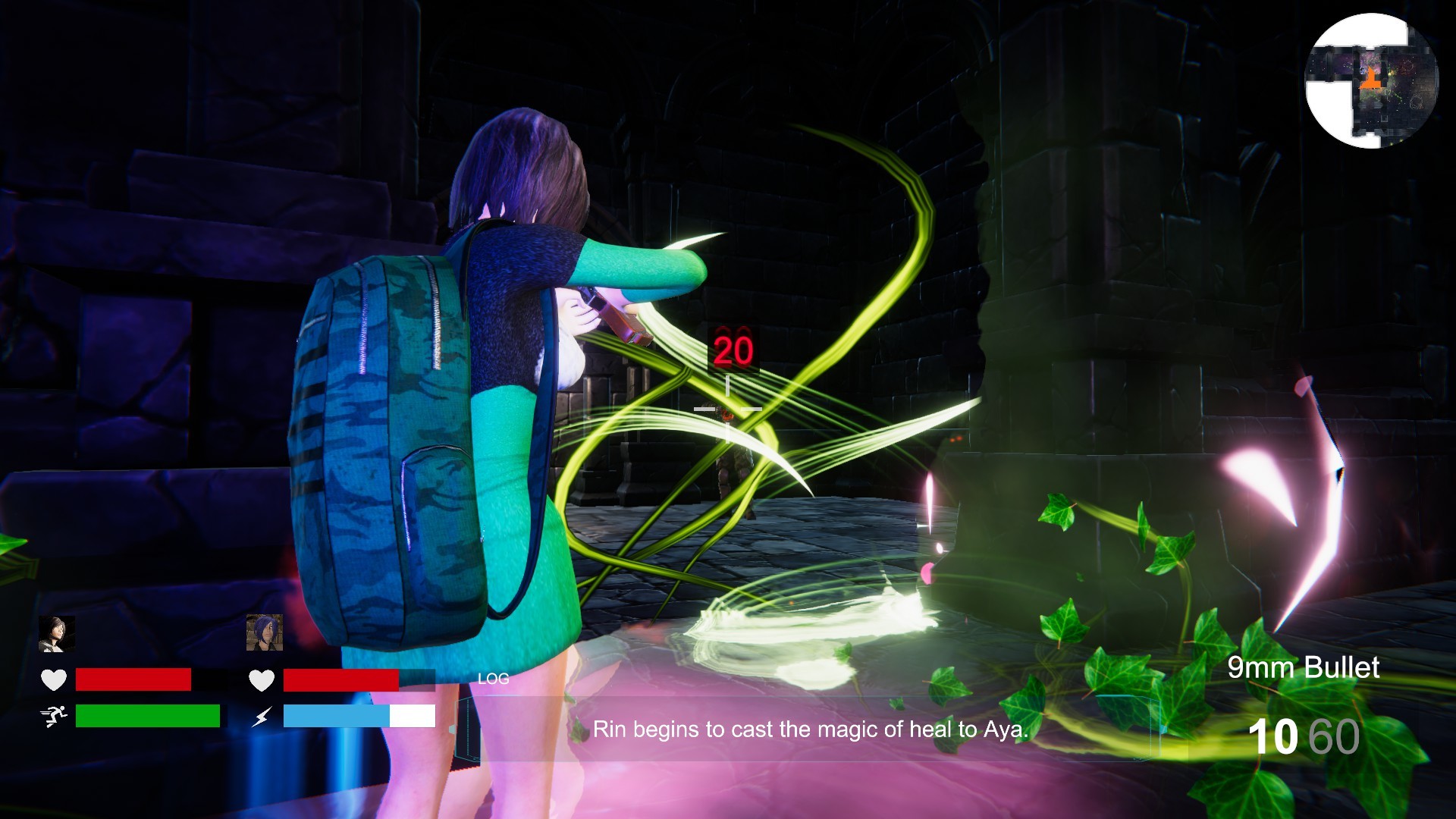Toggle Aya's red health bar display
This screenshot has height=819, width=1456.
133,680
